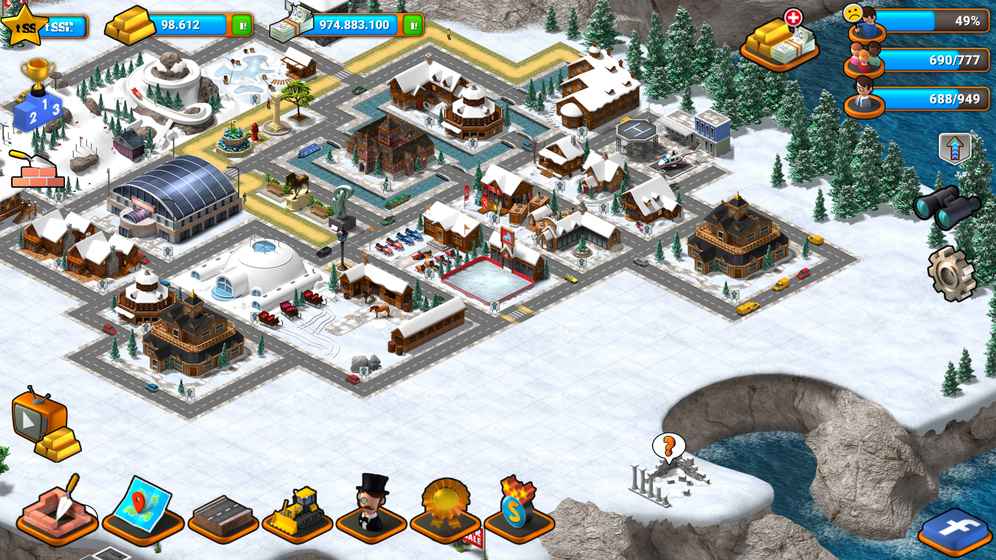Open the build menu with brick and trowel
The image size is (996, 560).
coord(57,508)
